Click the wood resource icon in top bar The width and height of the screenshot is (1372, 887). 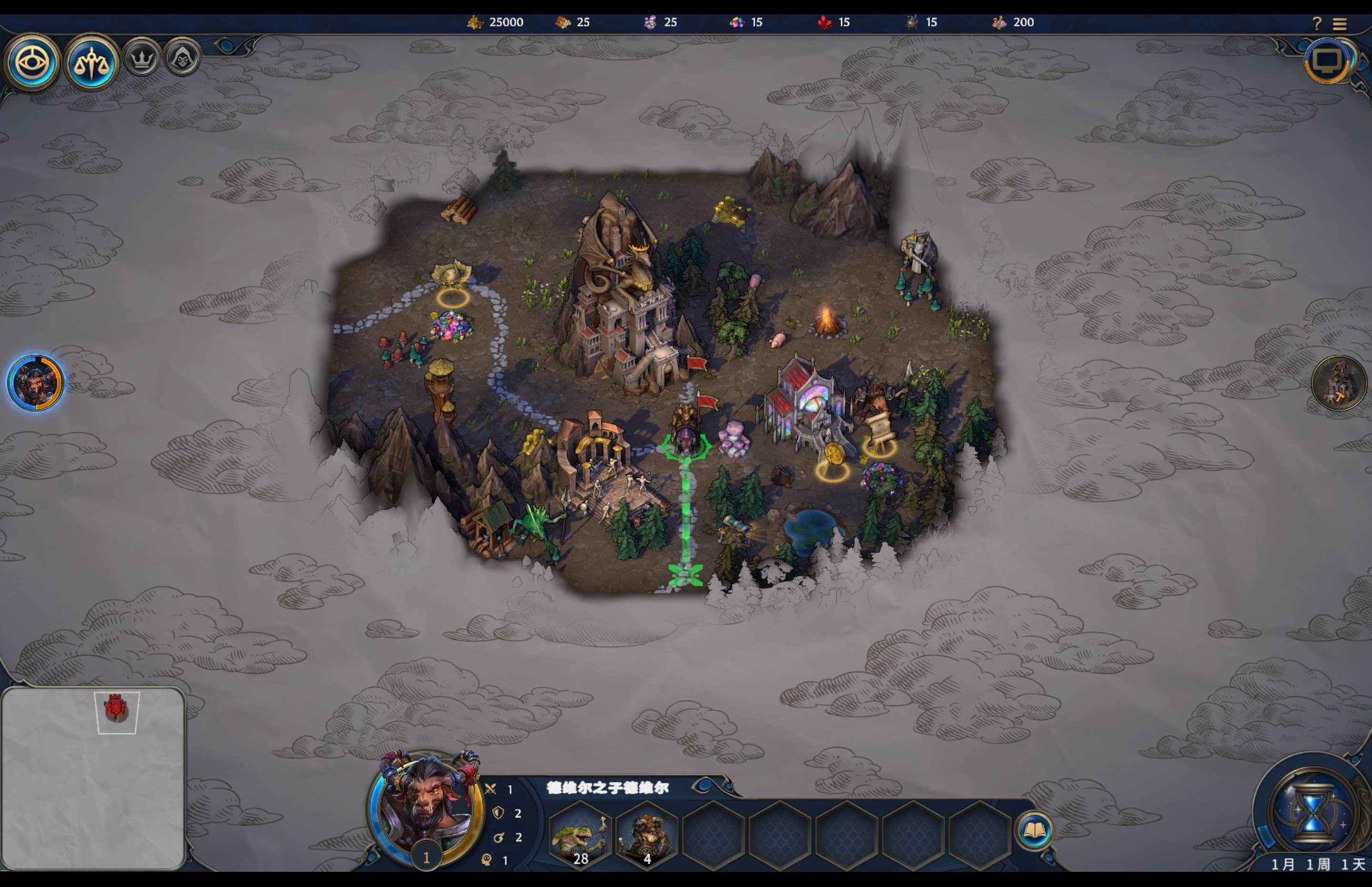click(x=563, y=22)
